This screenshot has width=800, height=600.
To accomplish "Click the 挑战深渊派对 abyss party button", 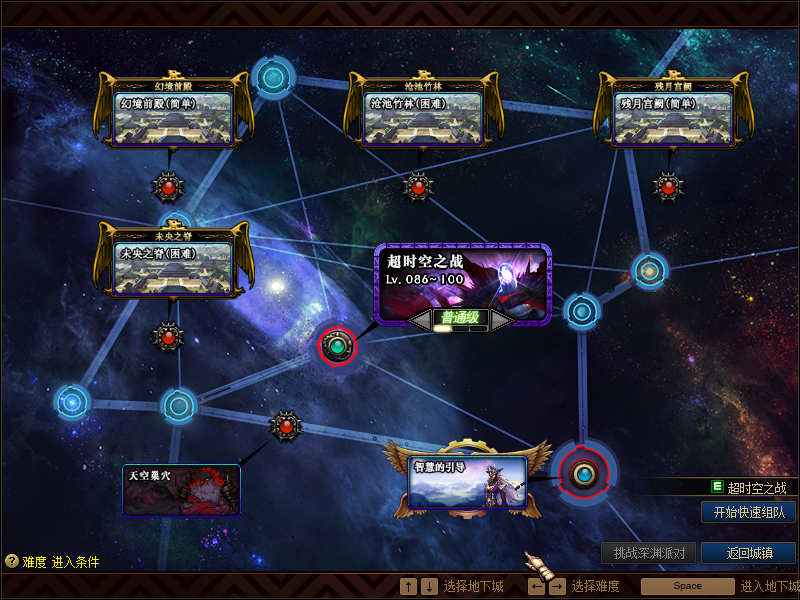I will pos(648,553).
